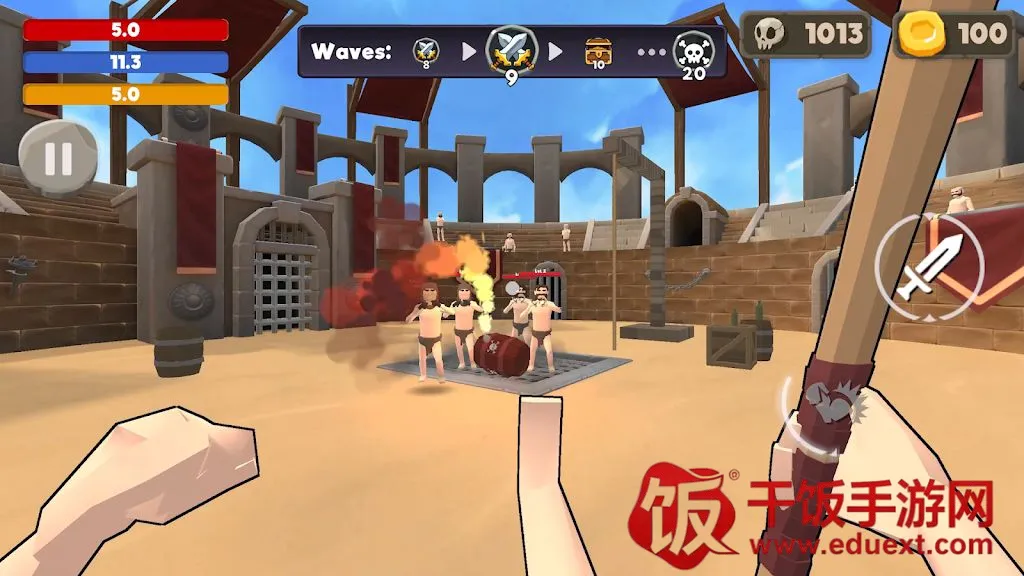Screen dimensions: 1024x576
Task: Select the wave 10 treasure chest icon
Action: (598, 50)
